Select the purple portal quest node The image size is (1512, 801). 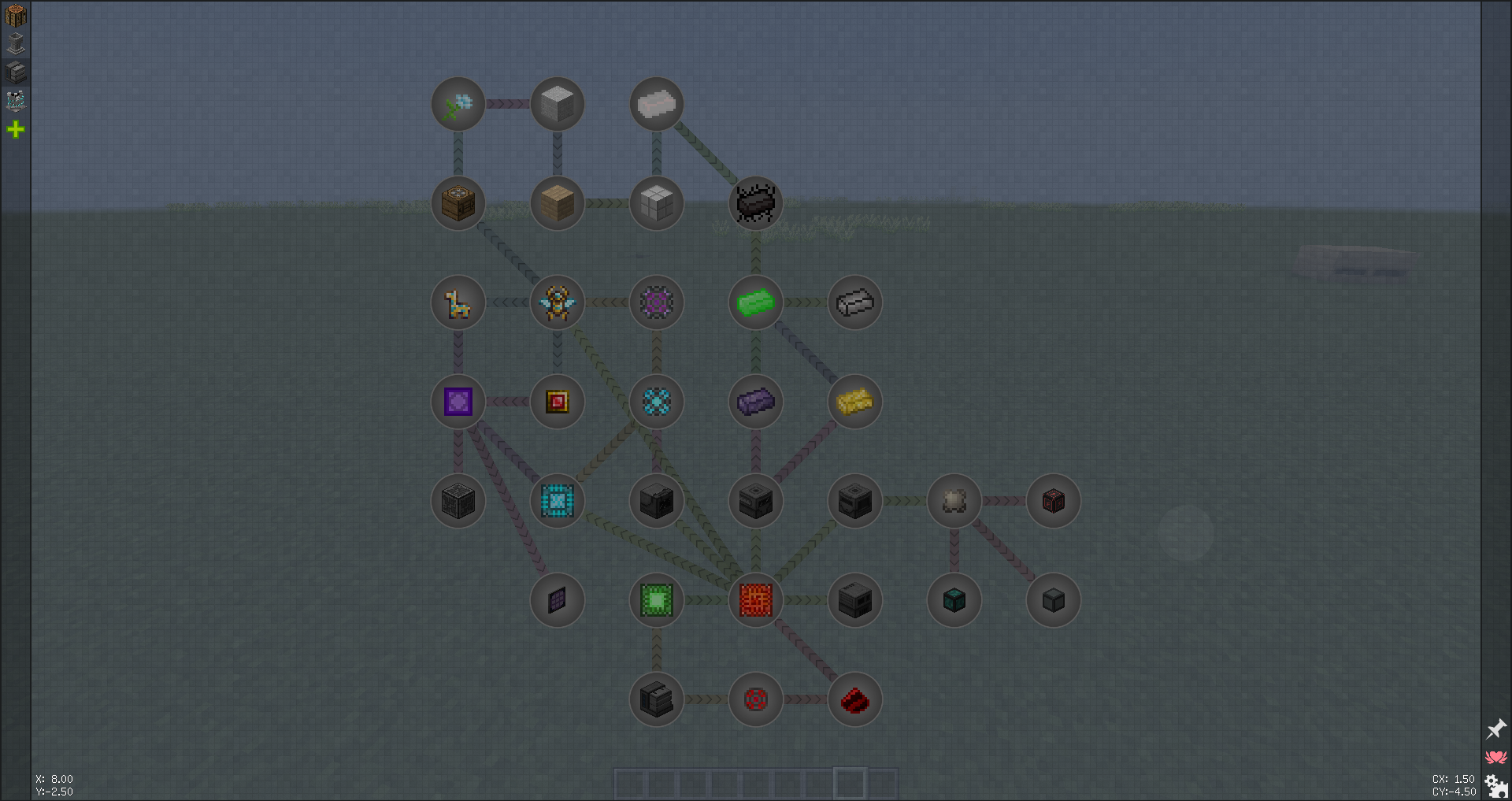(458, 402)
